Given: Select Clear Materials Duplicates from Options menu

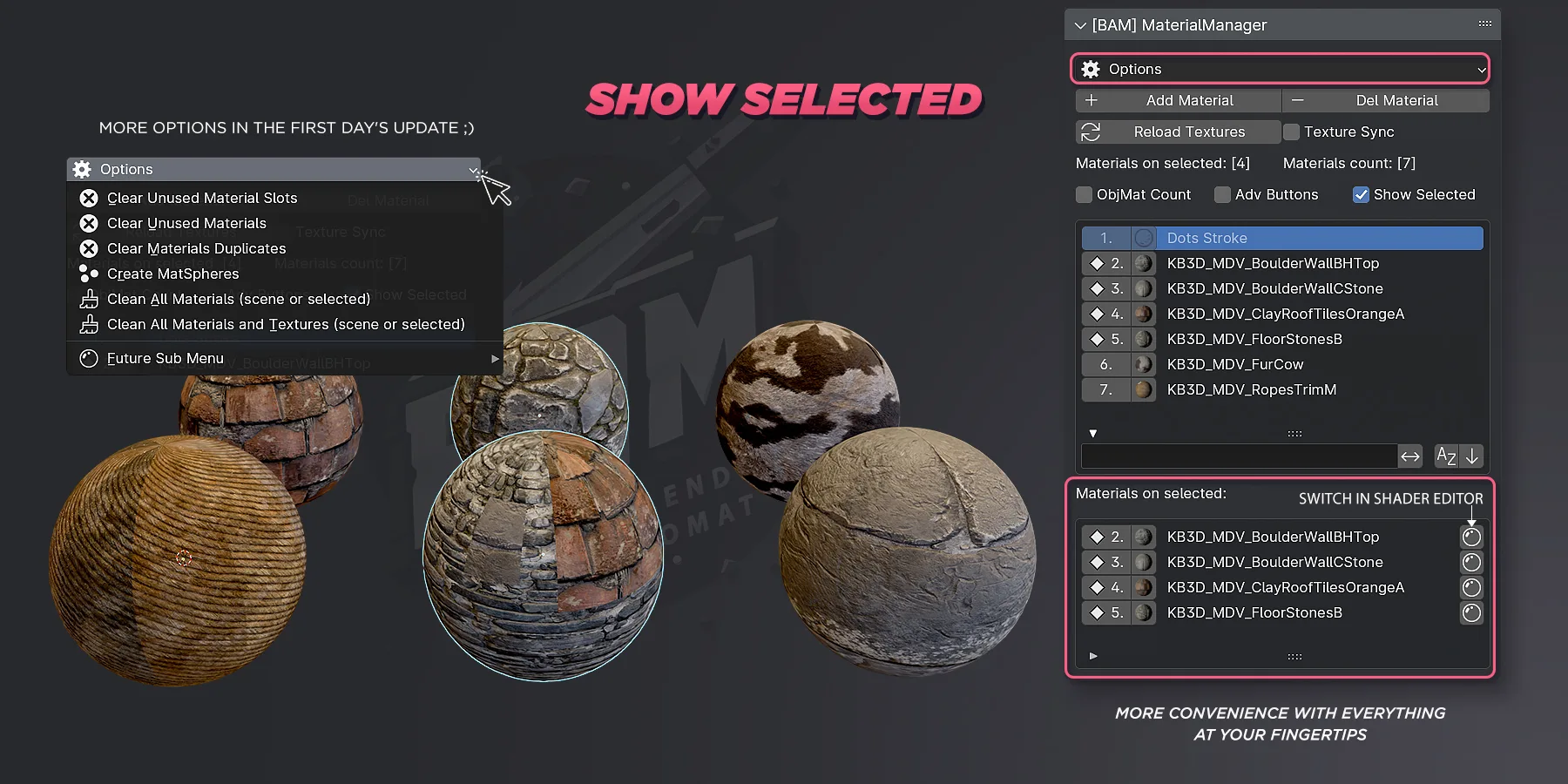Looking at the screenshot, I should pos(195,248).
